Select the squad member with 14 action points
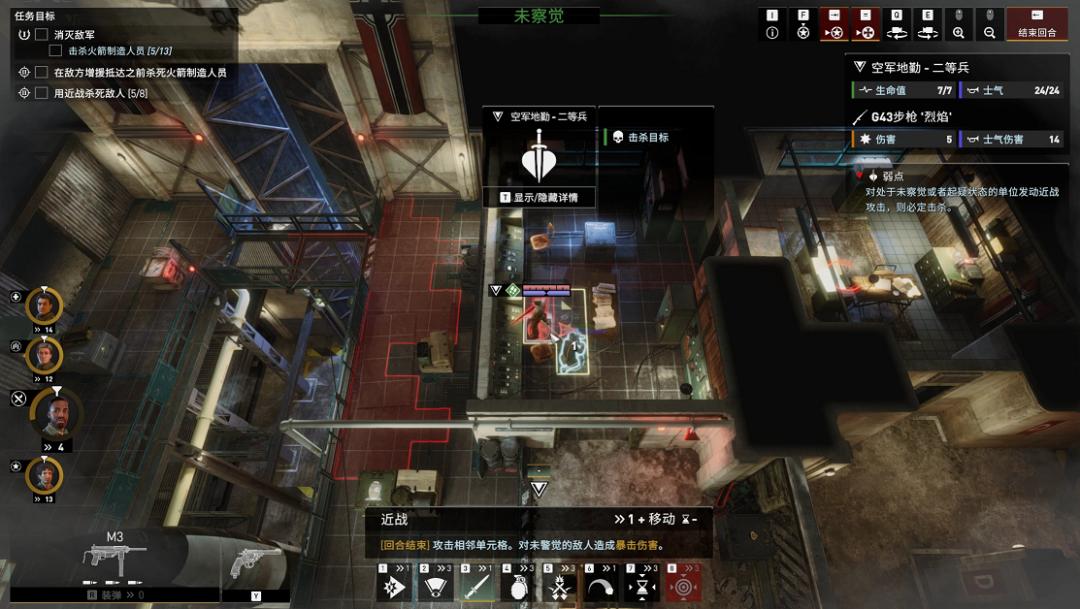The width and height of the screenshot is (1080, 609). [43, 305]
